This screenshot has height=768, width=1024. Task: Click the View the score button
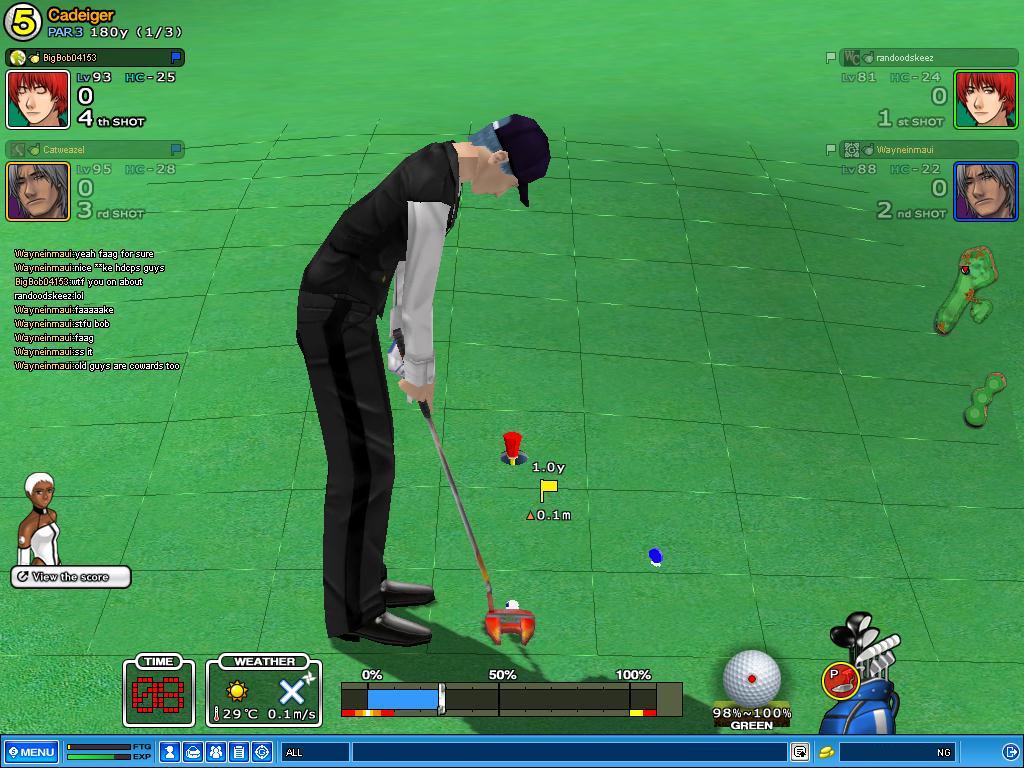tap(71, 577)
